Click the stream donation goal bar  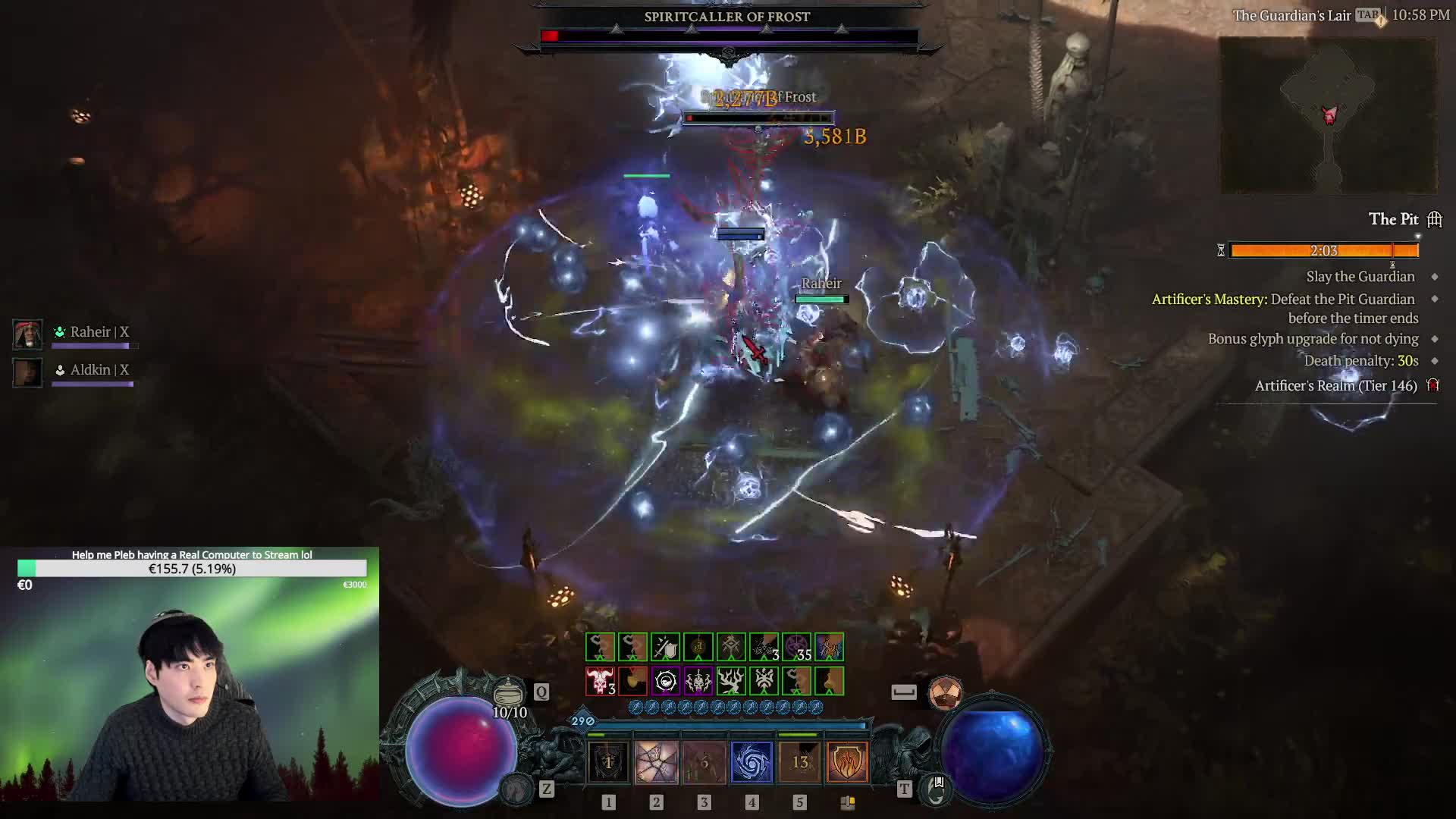192,569
